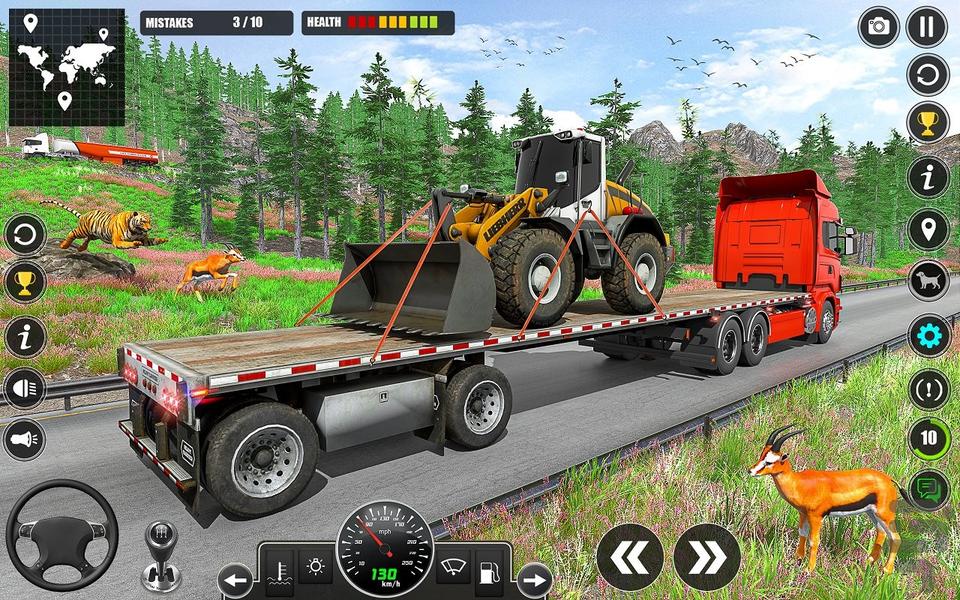Click the exclamation mark alert button
This screenshot has height=600, width=960.
pyautogui.click(x=928, y=388)
